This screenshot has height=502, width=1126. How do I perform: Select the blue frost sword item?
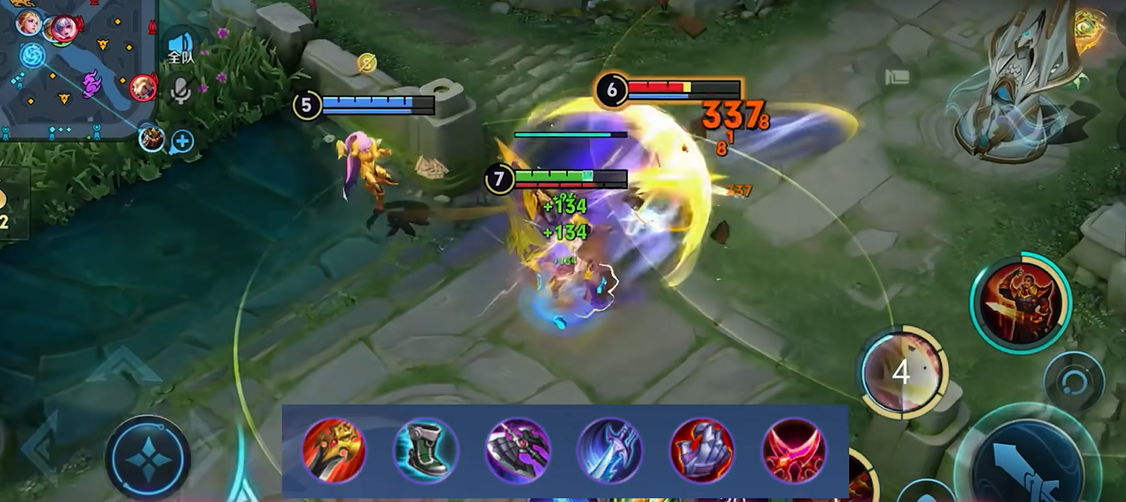[x=609, y=451]
